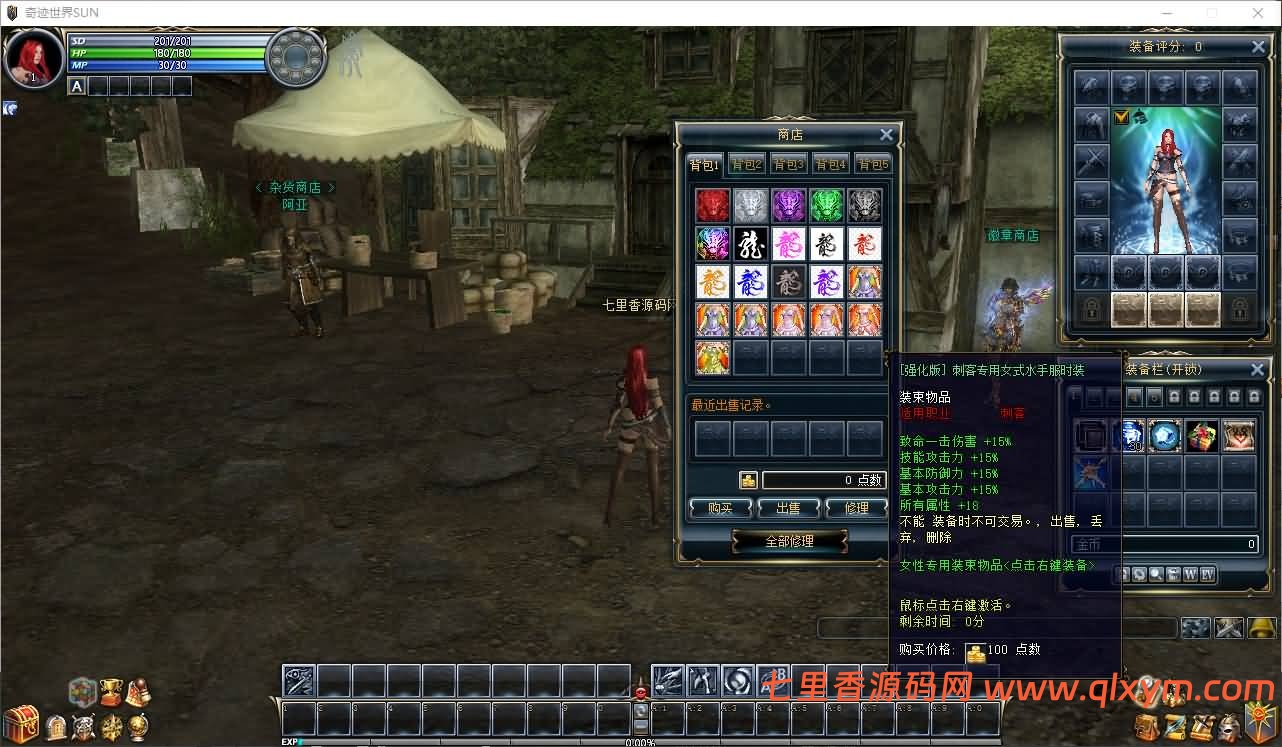Open the 背包5 shop tab

(x=872, y=165)
